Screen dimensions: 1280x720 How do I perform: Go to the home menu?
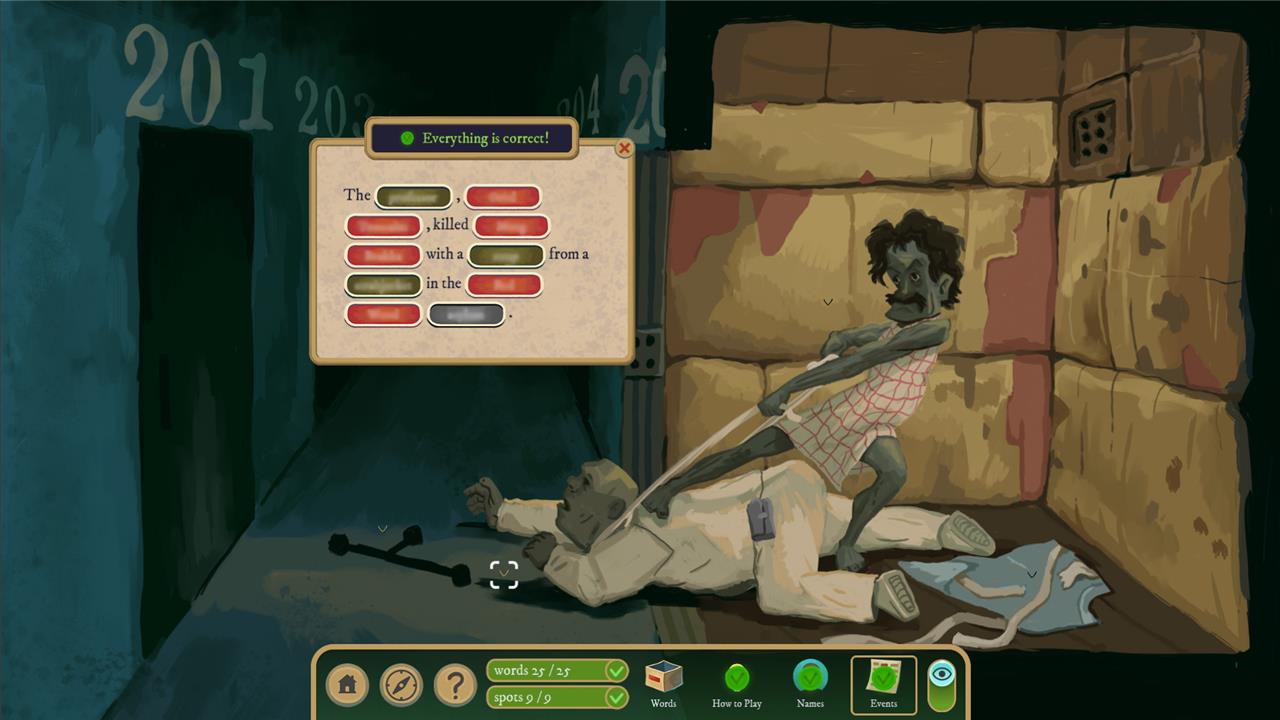coord(347,685)
